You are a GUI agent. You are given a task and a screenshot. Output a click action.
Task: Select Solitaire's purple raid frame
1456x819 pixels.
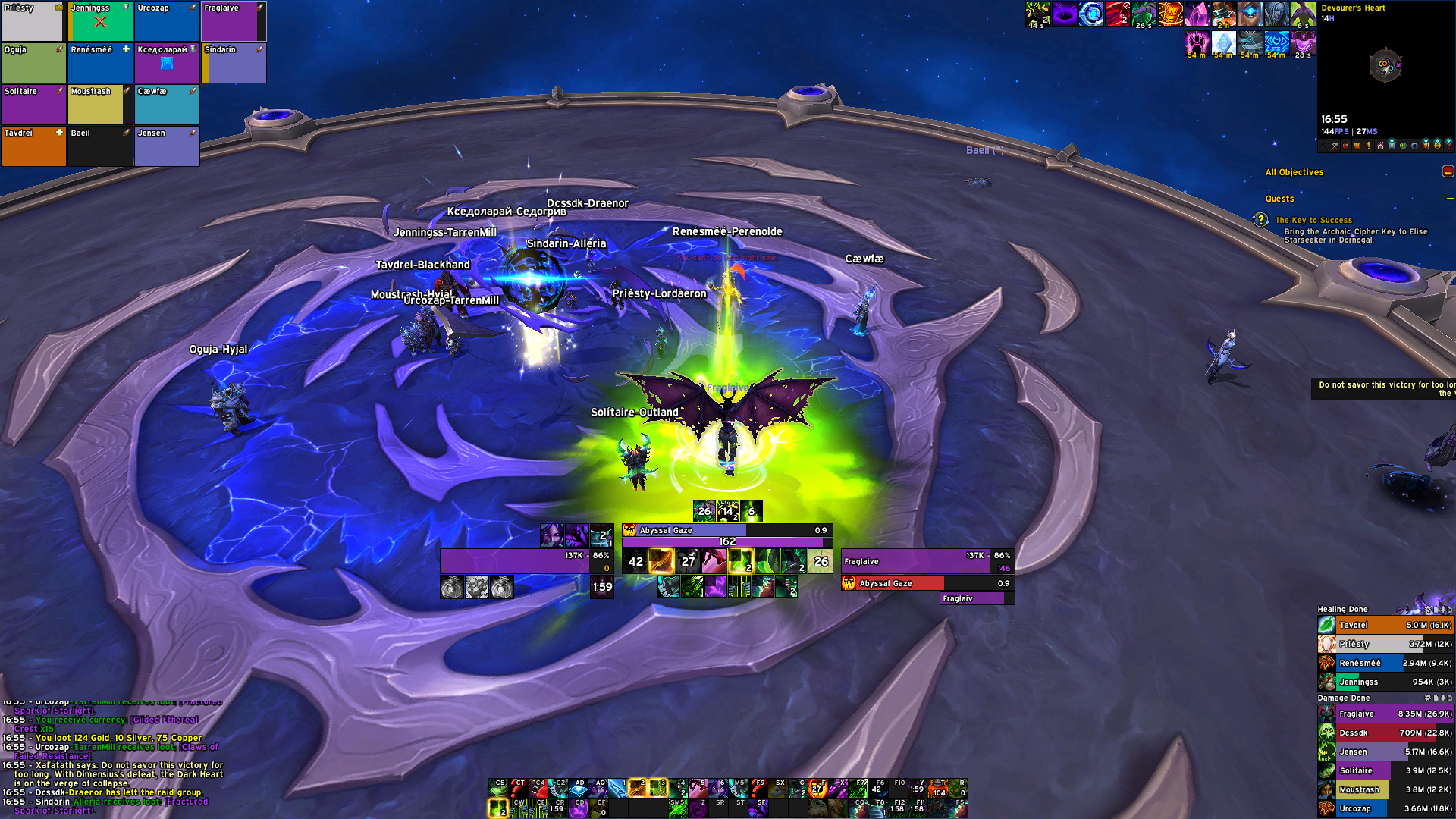click(x=33, y=105)
